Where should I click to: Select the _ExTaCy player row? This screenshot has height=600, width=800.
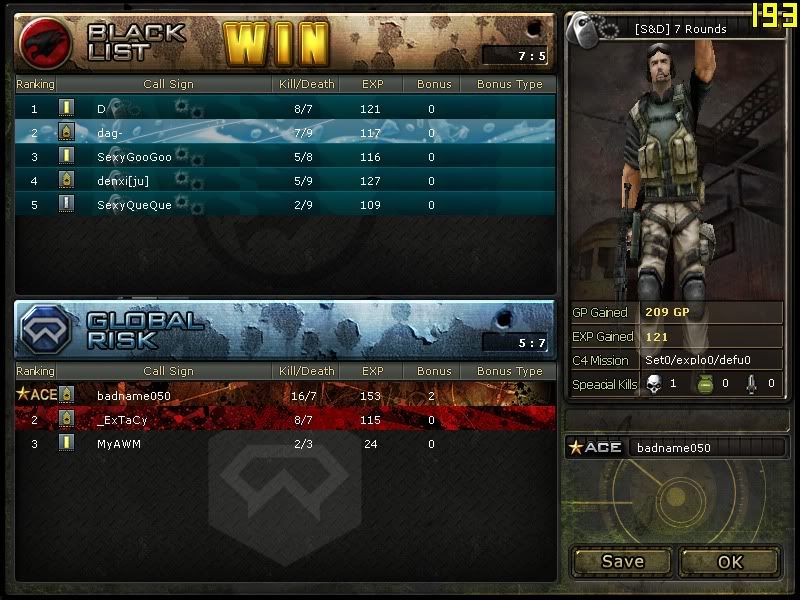(x=285, y=420)
